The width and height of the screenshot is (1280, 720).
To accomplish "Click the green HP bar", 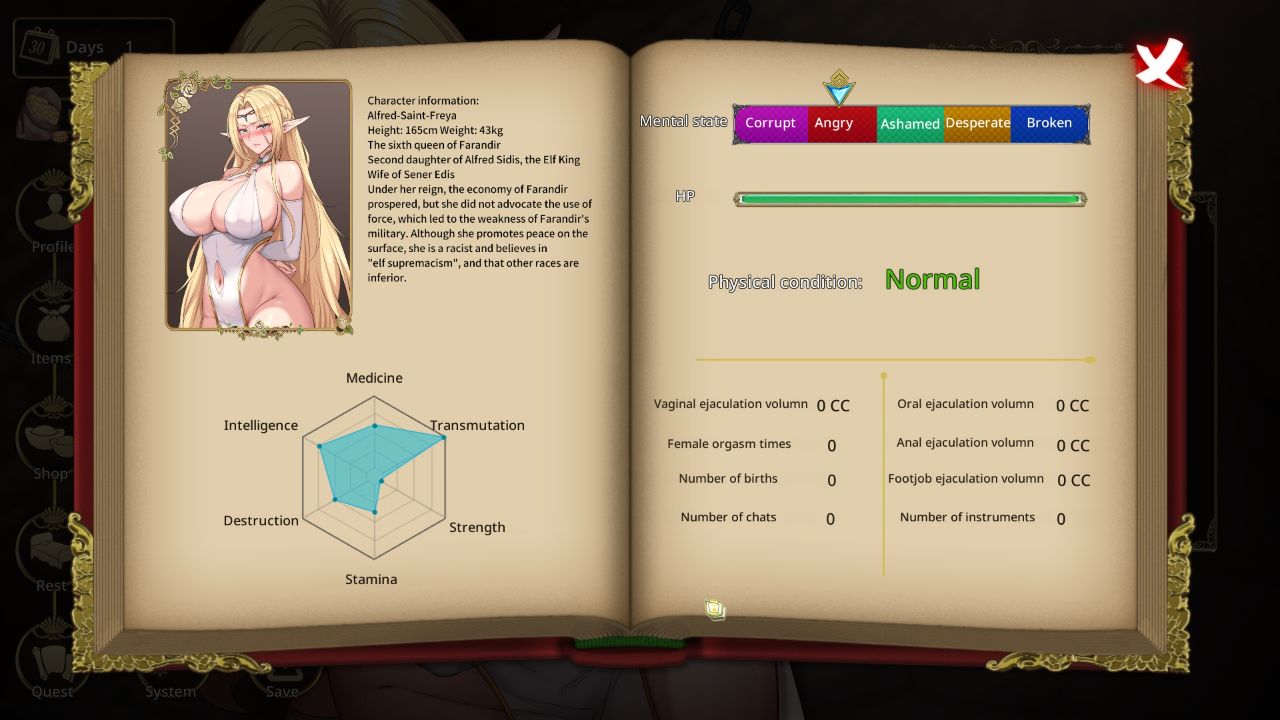I will (908, 198).
